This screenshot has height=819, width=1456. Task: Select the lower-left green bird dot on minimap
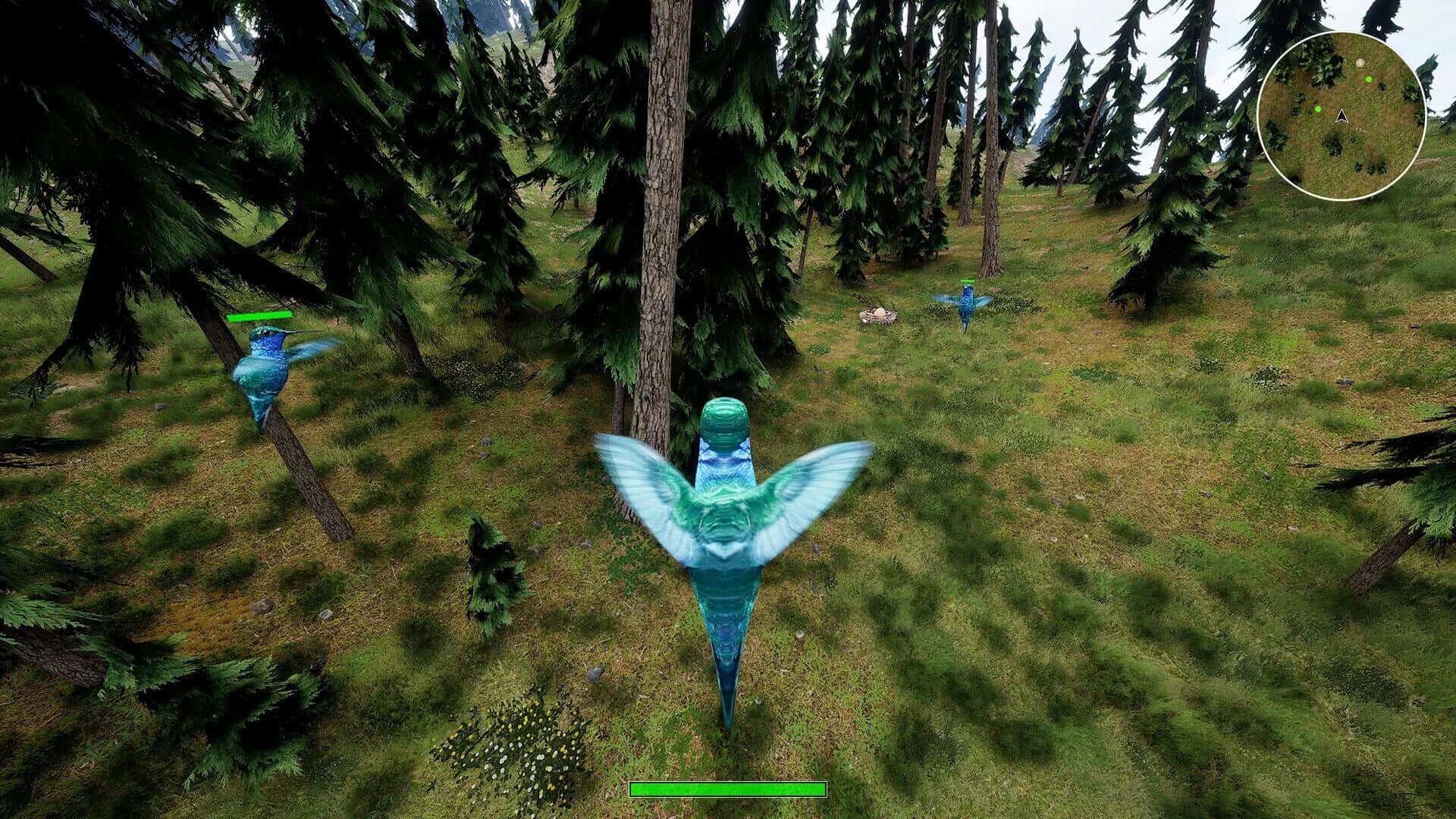tap(1317, 111)
